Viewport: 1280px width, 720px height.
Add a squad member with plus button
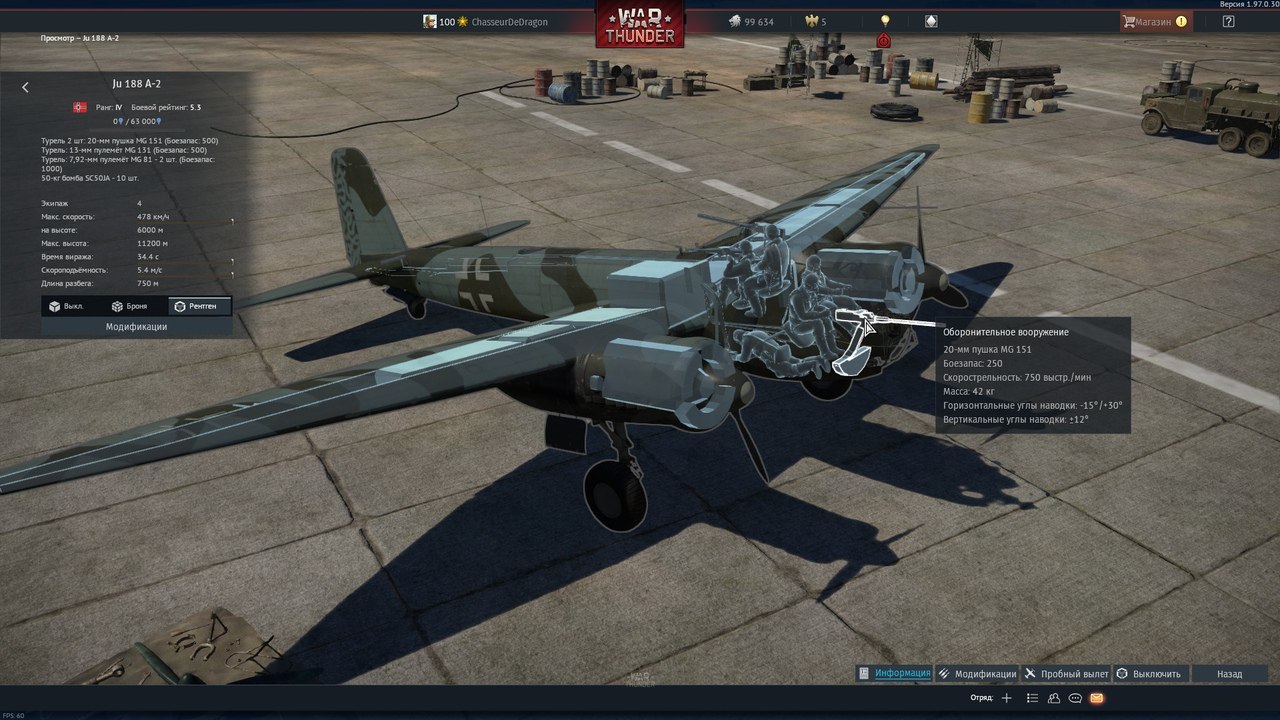coord(1007,698)
